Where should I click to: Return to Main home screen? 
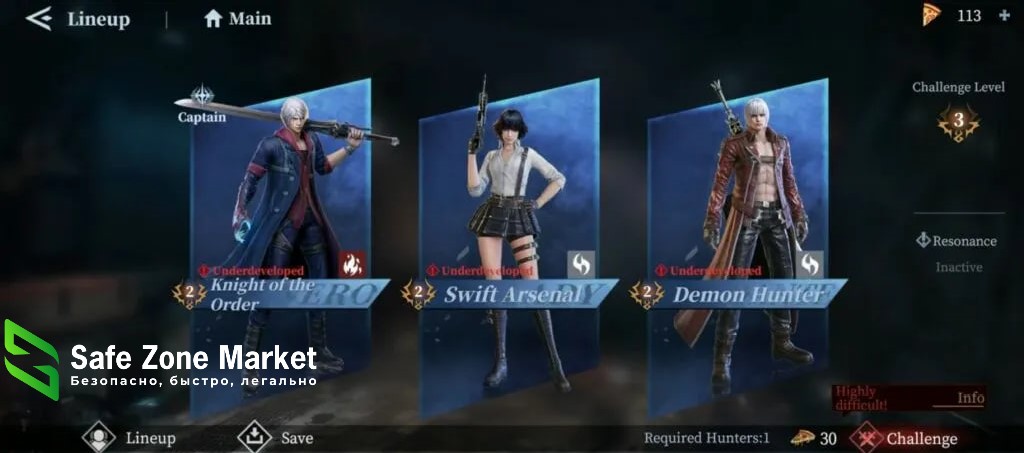pyautogui.click(x=238, y=18)
